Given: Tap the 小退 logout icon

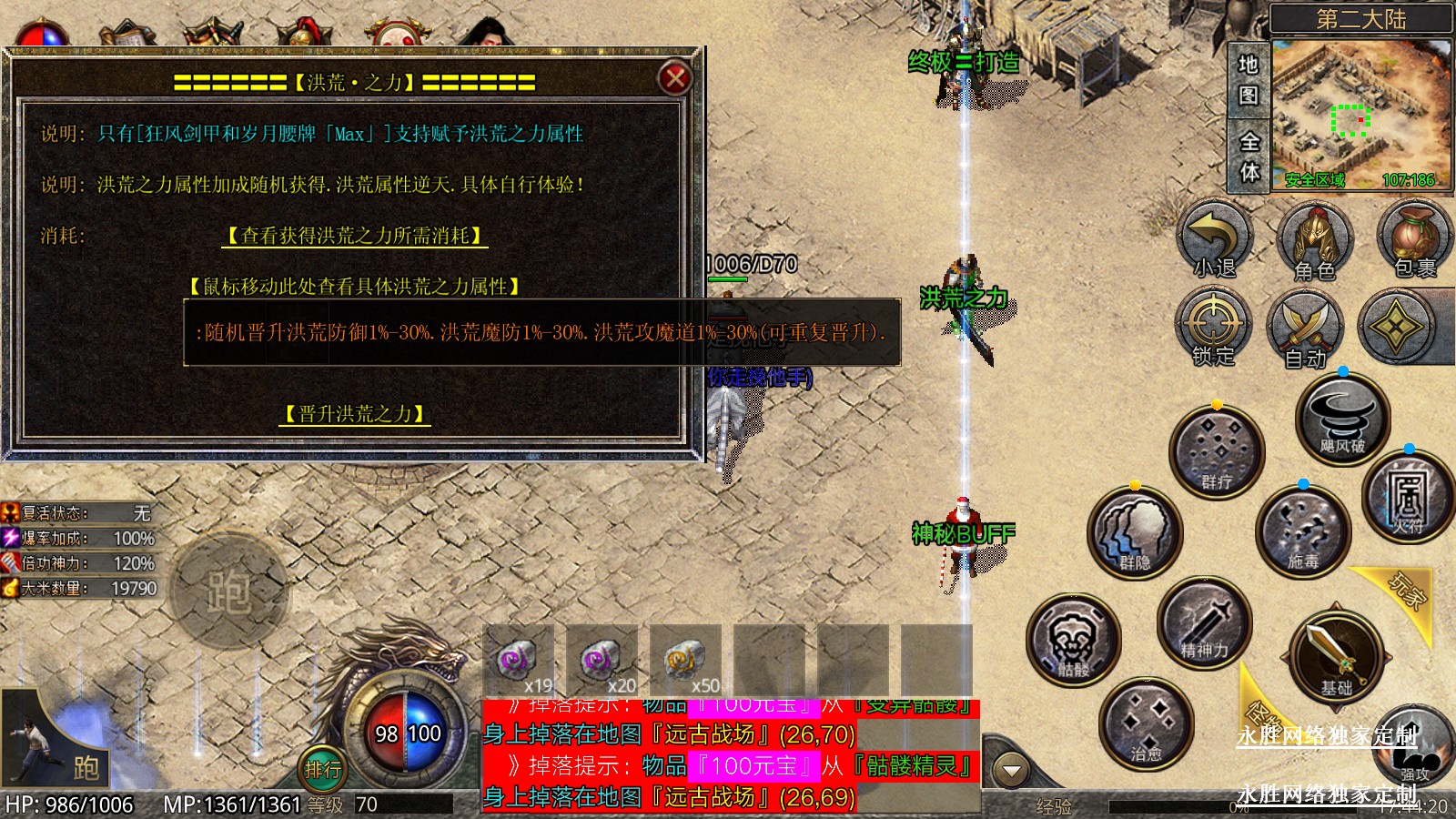Looking at the screenshot, I should (x=1214, y=240).
